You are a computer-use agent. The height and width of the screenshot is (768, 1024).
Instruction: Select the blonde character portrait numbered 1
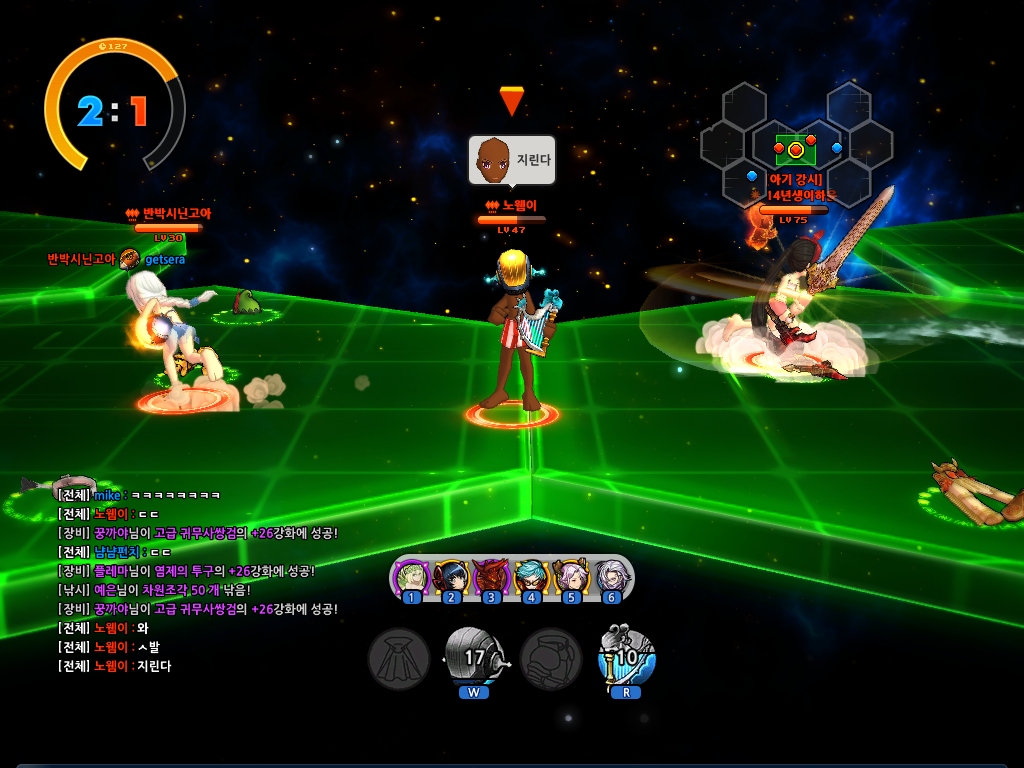tap(411, 577)
